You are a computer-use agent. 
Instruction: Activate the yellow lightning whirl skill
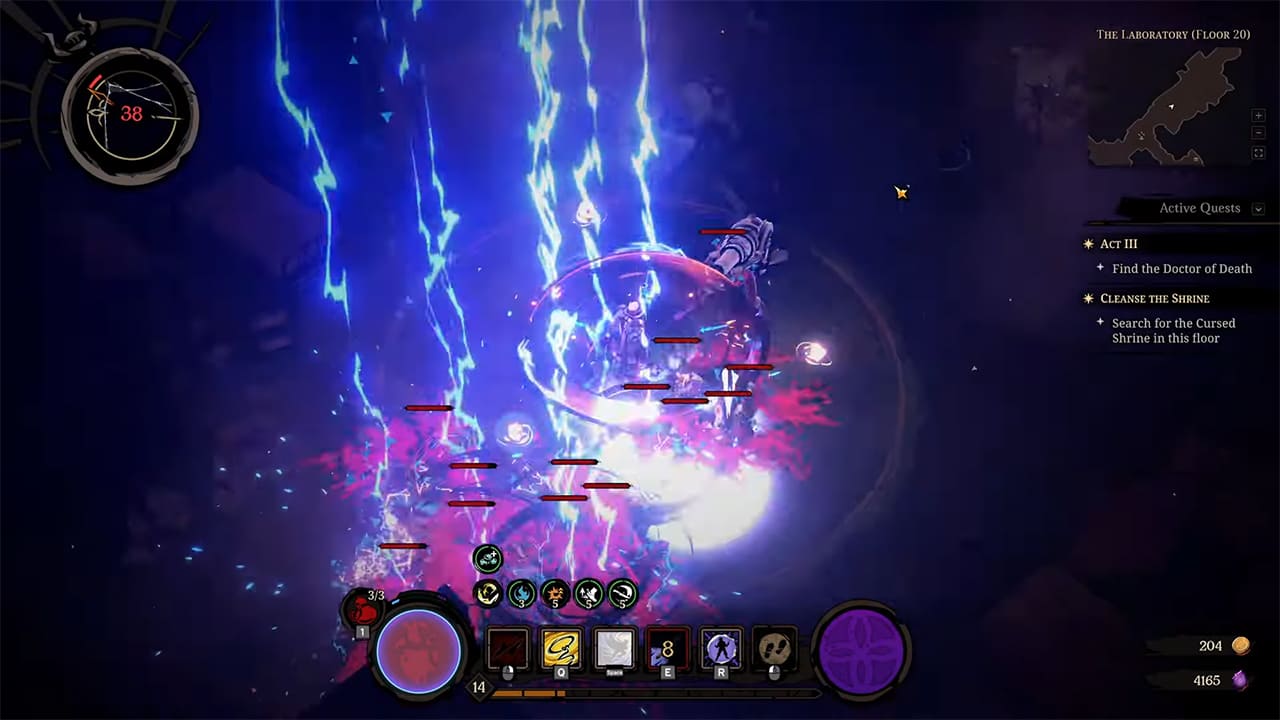coord(561,648)
